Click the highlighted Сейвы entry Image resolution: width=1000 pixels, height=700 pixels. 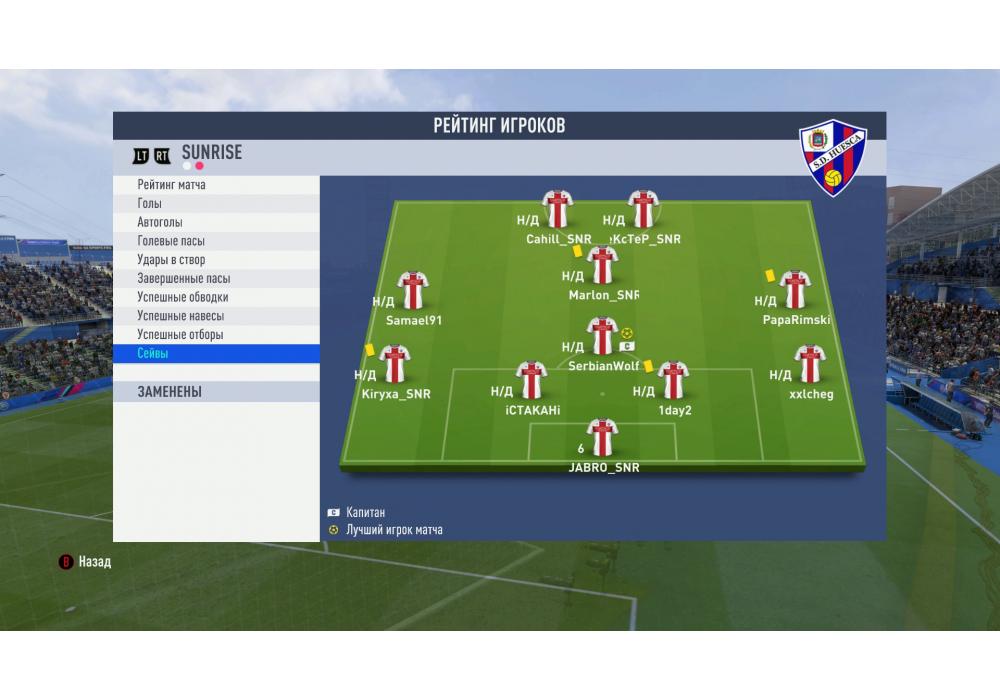click(216, 354)
